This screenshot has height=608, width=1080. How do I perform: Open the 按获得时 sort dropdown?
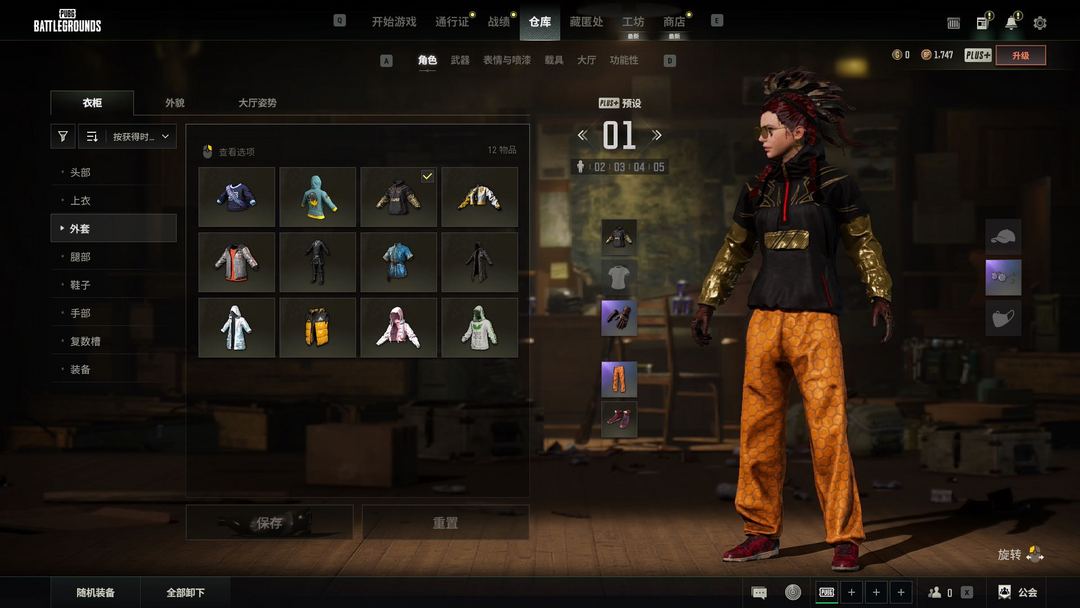coord(142,136)
